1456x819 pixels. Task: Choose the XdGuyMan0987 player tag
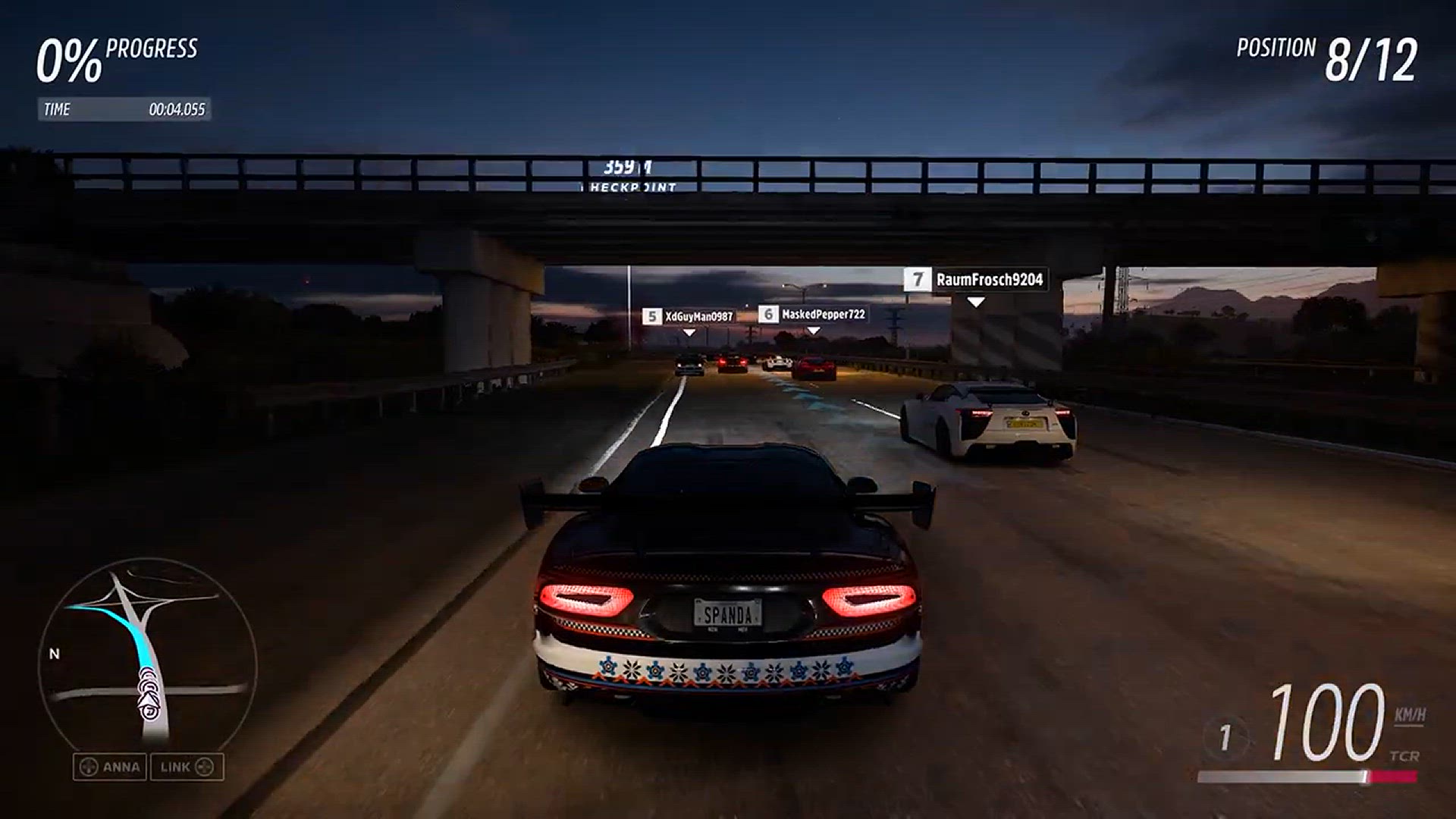click(x=689, y=316)
